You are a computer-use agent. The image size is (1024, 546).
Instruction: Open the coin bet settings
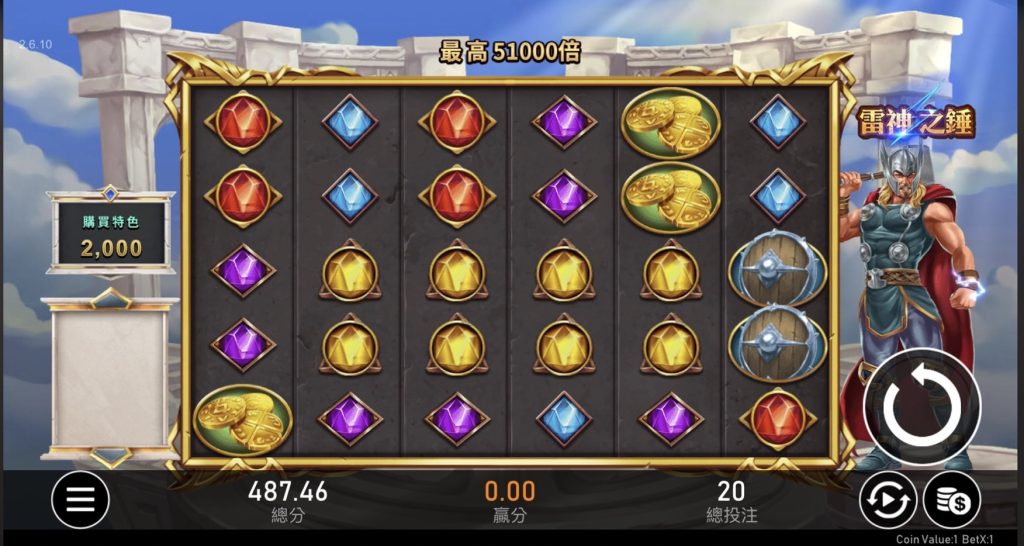pyautogui.click(x=950, y=499)
